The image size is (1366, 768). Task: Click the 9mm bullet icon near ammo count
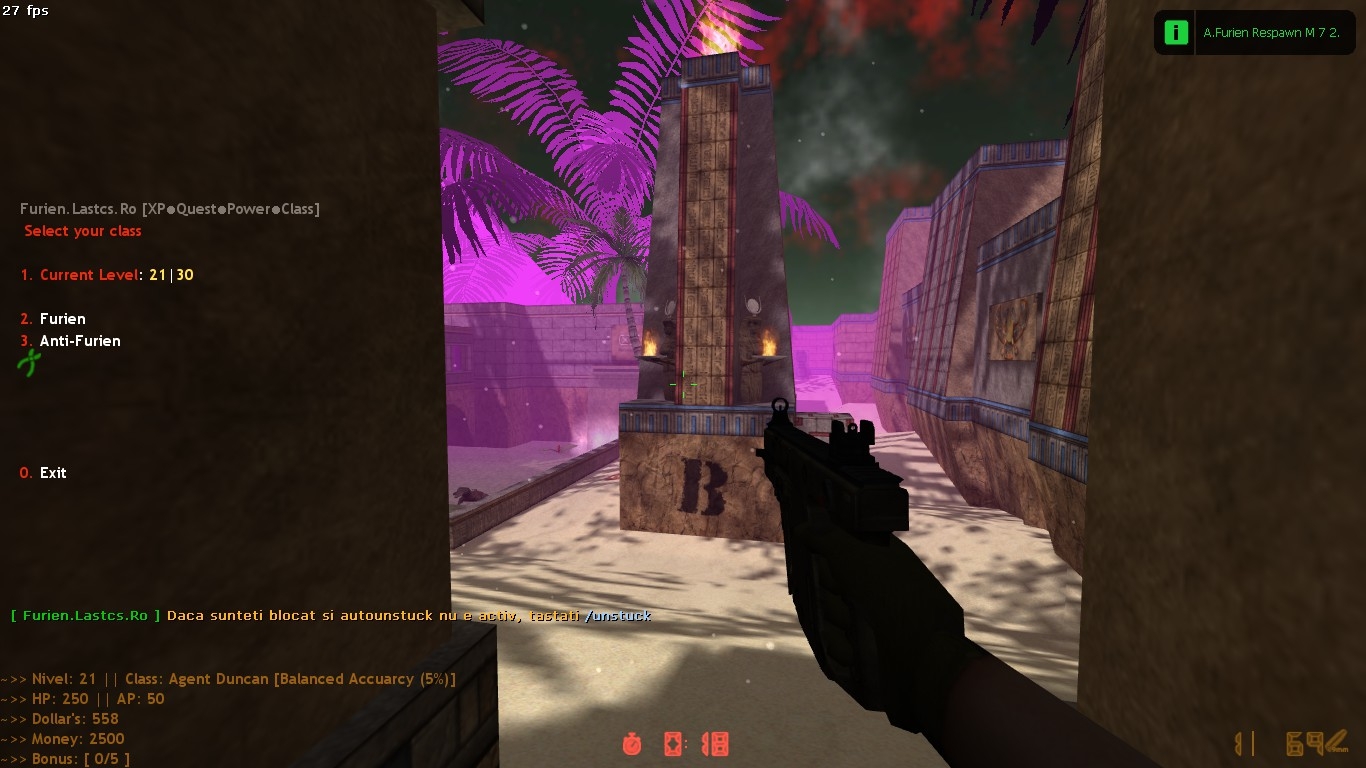point(1338,740)
